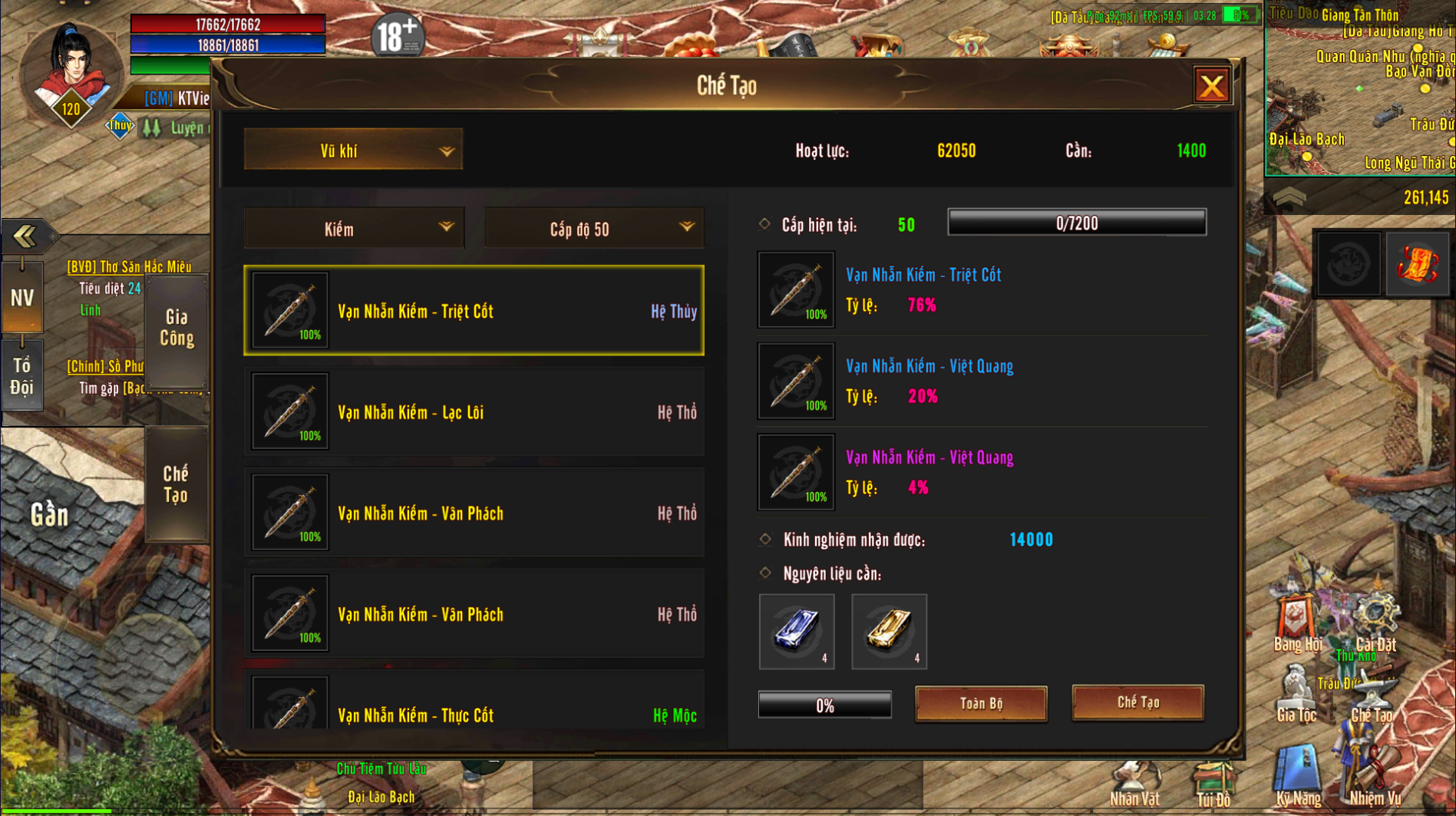Switch to the Chế Tạo side tab
Screen dimensions: 1456x816
[x=176, y=484]
